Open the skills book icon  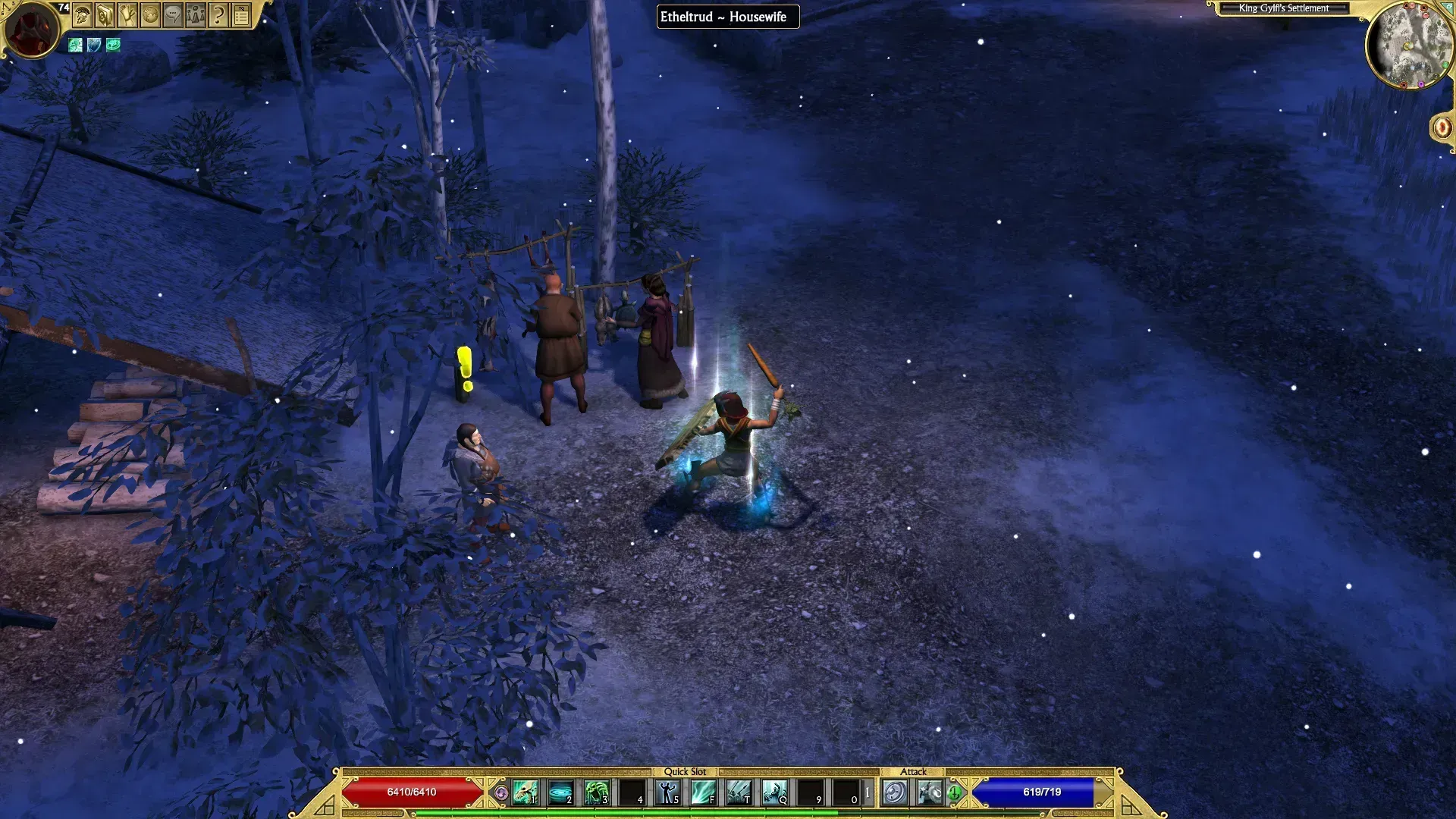tap(105, 14)
